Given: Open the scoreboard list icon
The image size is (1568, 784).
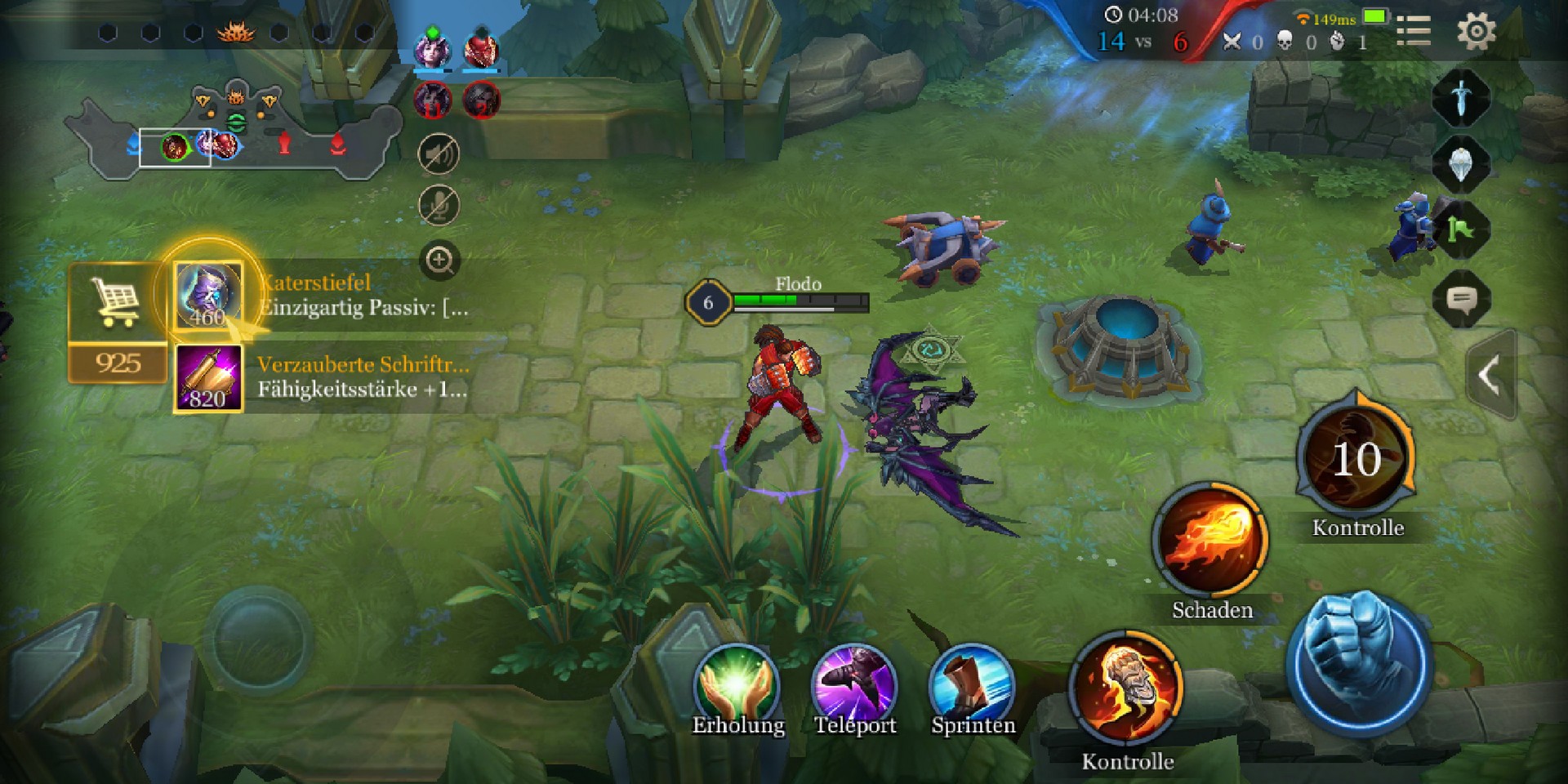Looking at the screenshot, I should click(x=1414, y=31).
